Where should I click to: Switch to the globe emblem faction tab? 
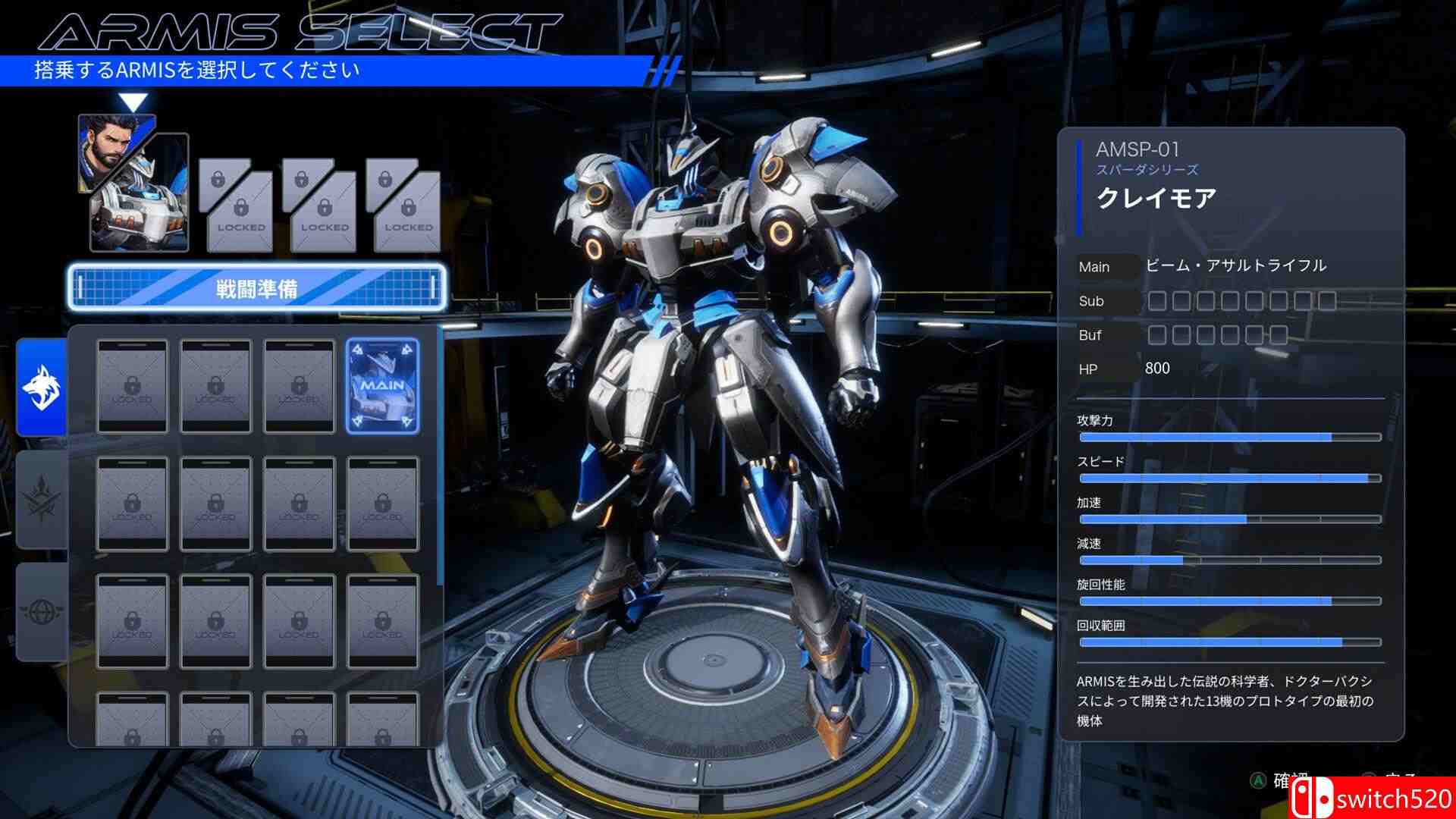coord(42,599)
